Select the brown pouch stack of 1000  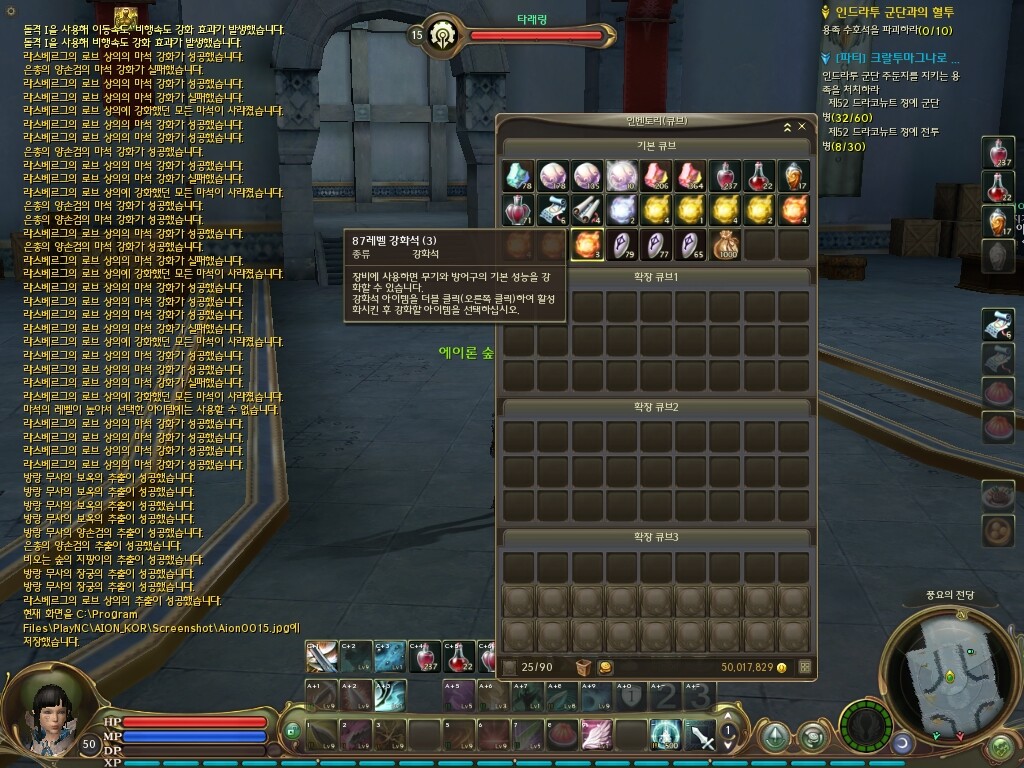(725, 244)
